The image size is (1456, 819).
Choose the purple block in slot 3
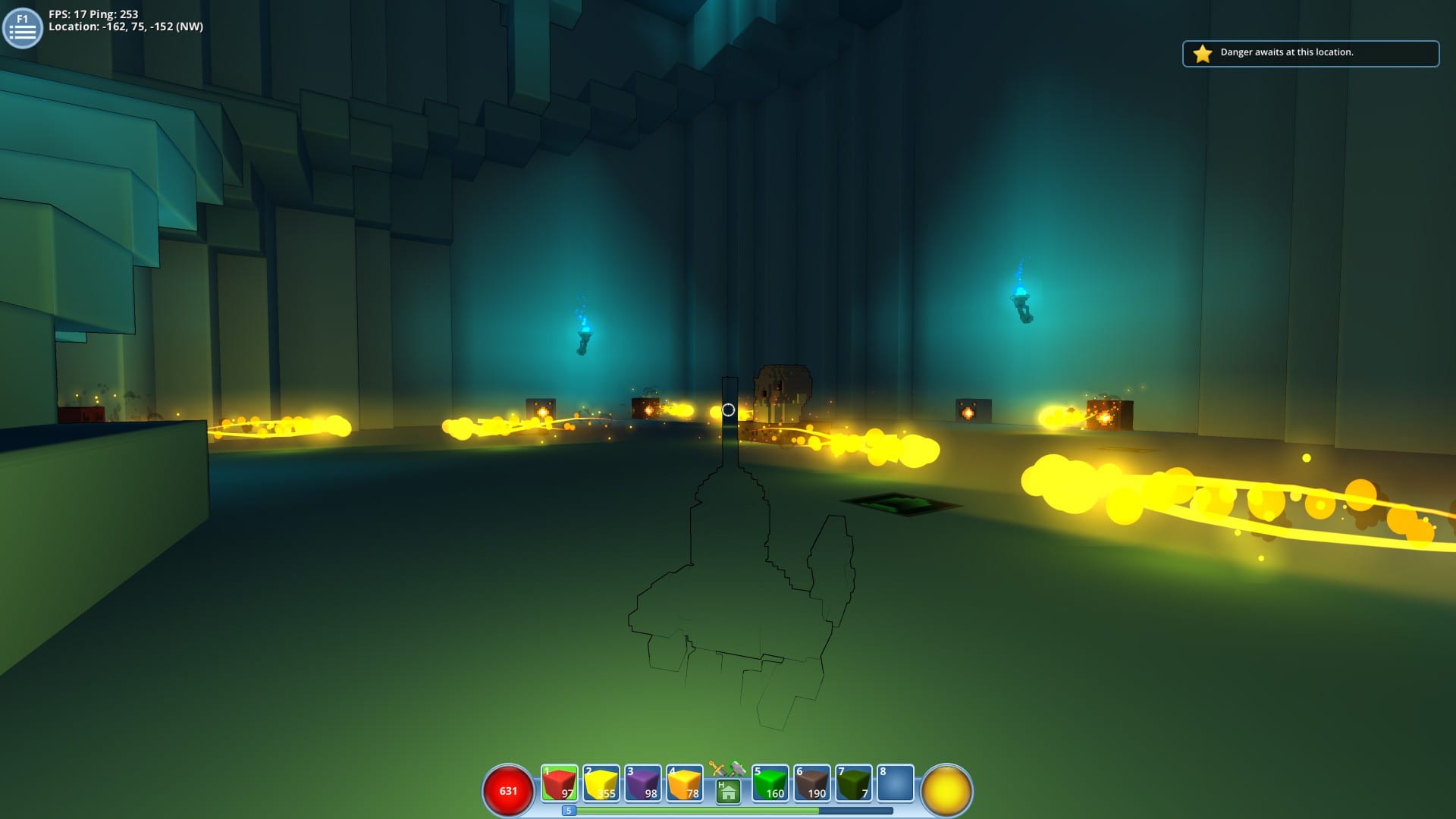pos(643,783)
